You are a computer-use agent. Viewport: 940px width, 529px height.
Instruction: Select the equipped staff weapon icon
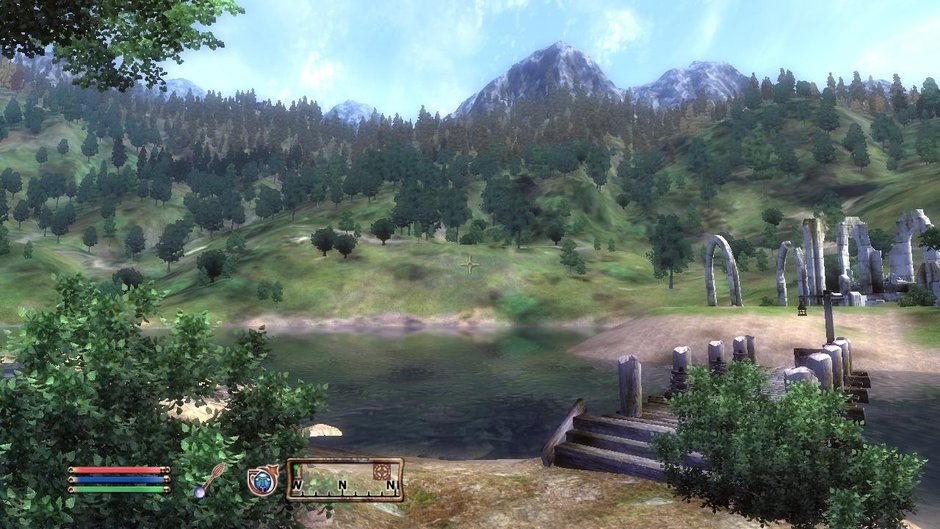click(x=210, y=480)
